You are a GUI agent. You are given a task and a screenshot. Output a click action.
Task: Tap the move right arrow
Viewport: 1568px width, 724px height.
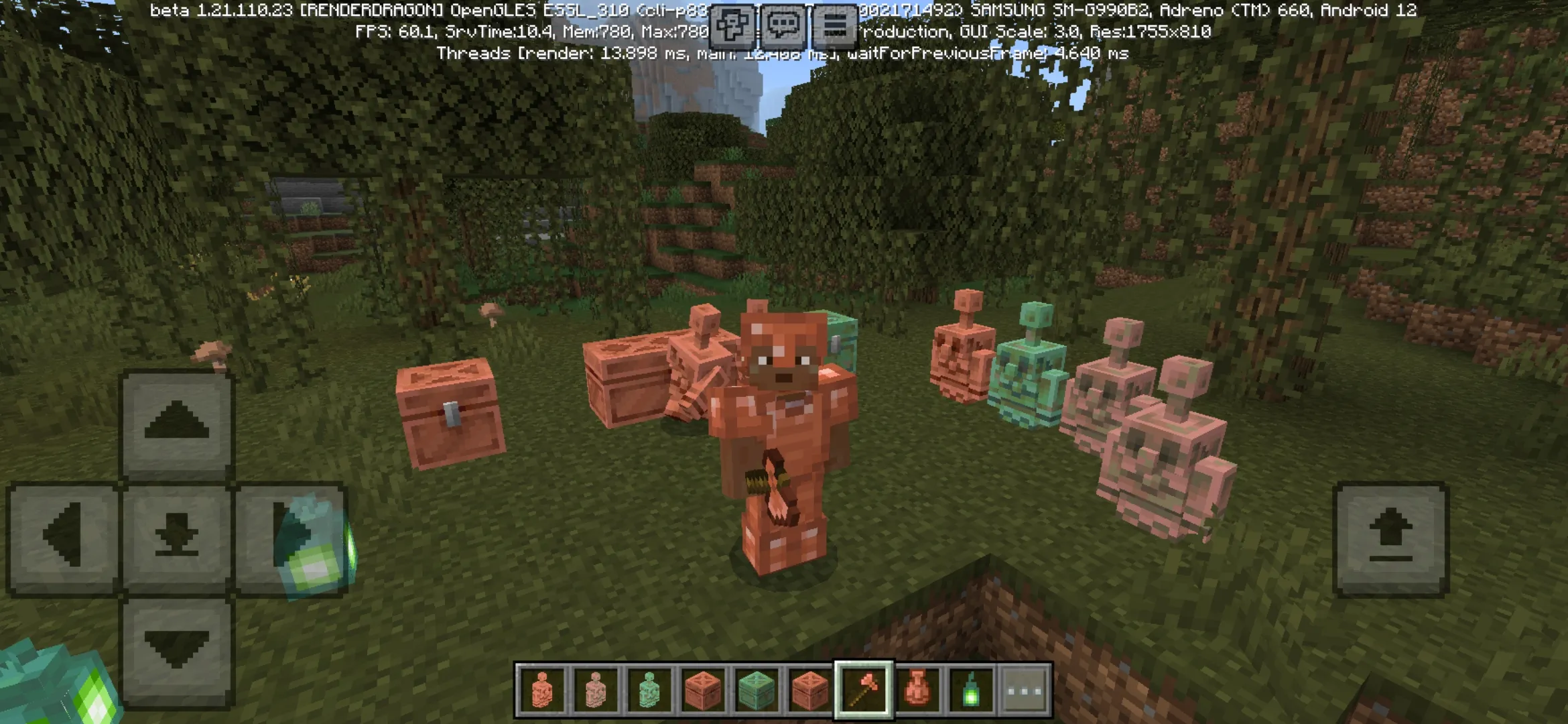(289, 536)
